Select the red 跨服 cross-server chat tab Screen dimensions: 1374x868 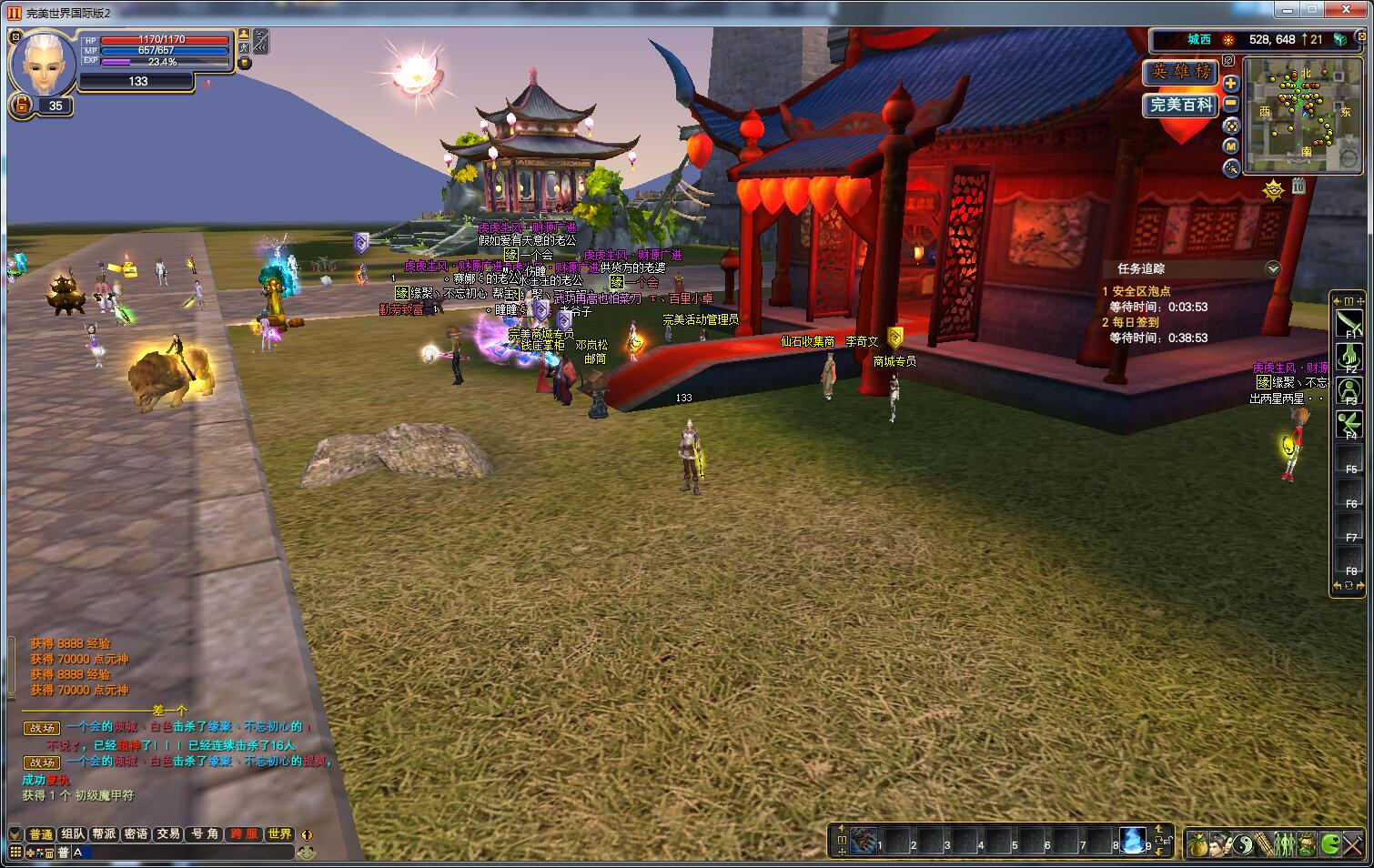click(x=244, y=834)
